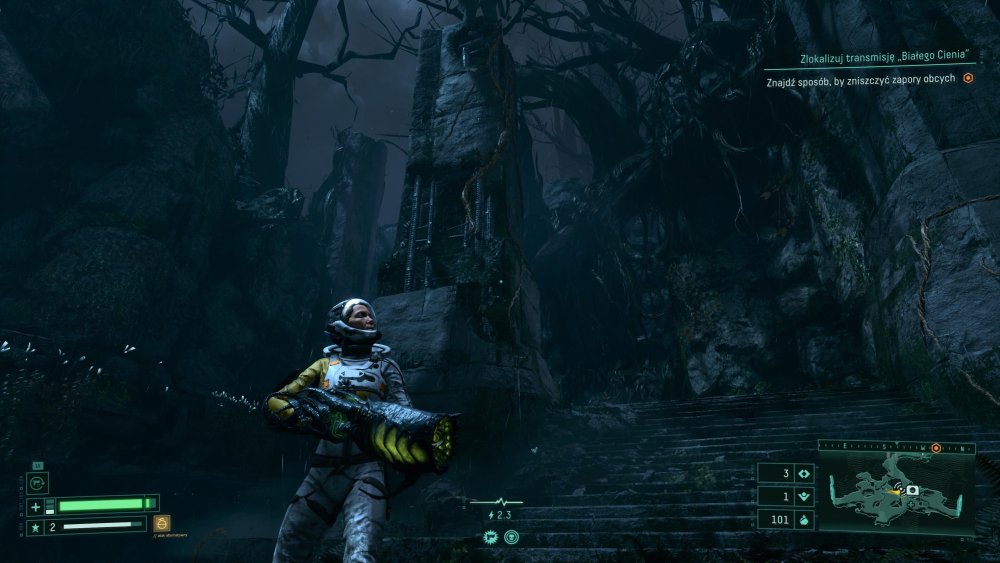The width and height of the screenshot is (1000, 563).
Task: Click the star proficiency icon
Action: tap(35, 526)
